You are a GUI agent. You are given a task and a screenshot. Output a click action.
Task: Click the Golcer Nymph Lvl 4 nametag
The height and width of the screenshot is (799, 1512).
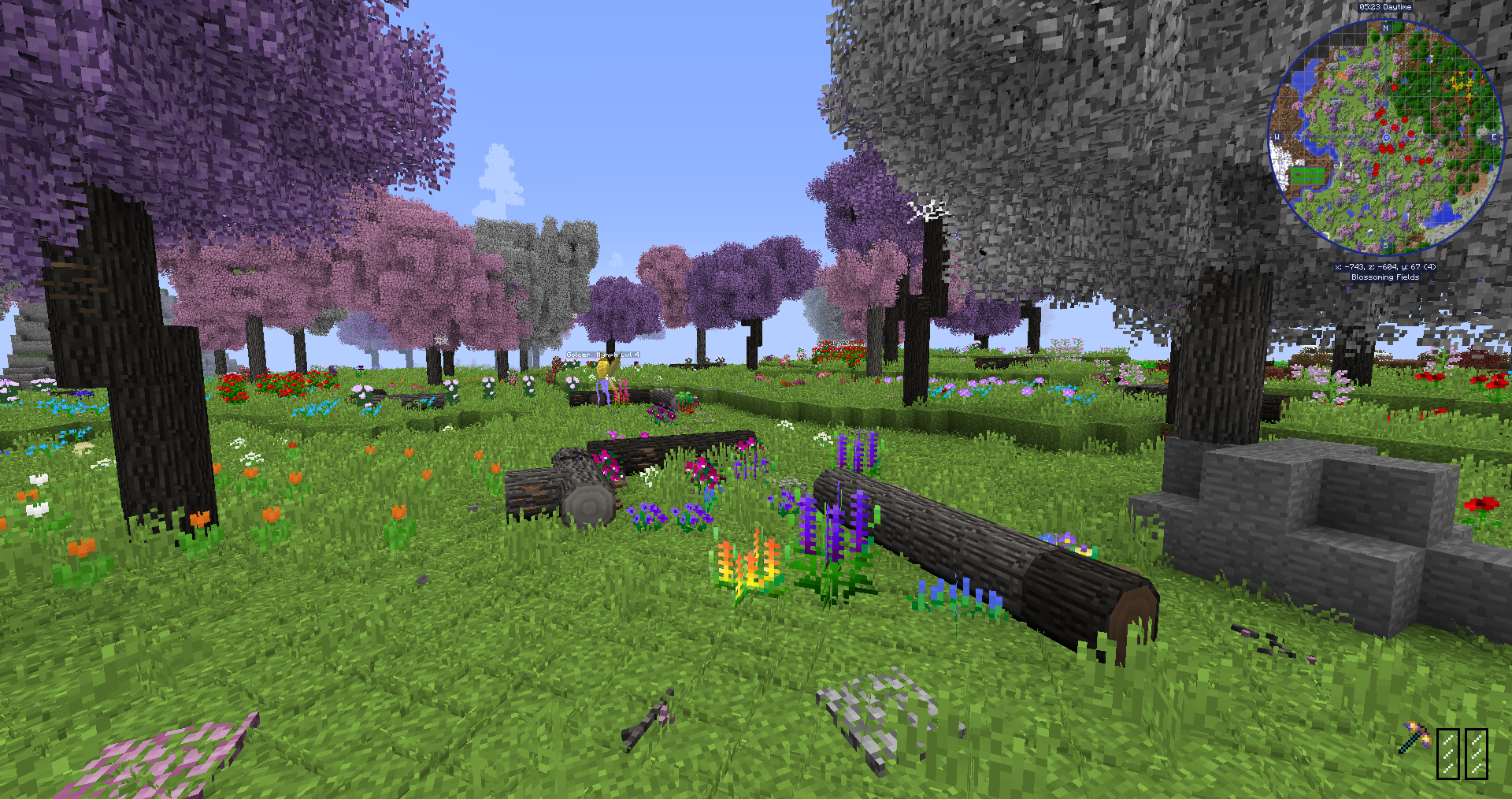[602, 355]
